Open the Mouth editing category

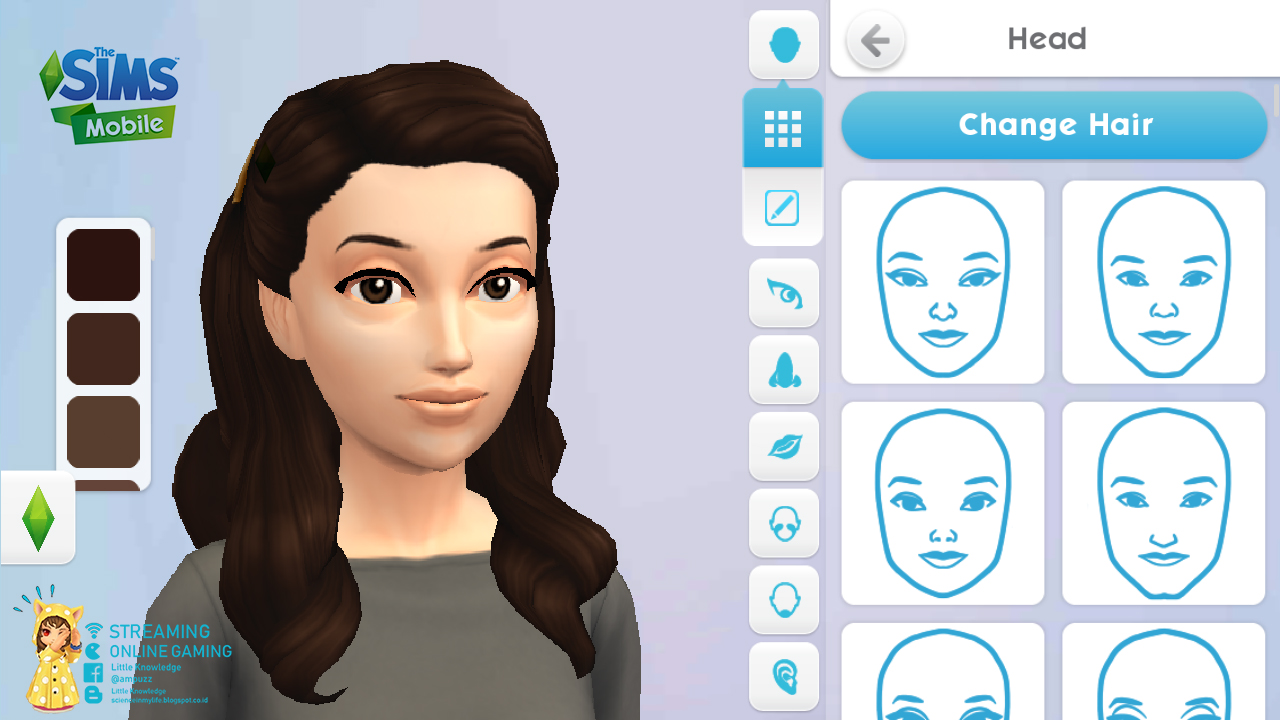[784, 447]
